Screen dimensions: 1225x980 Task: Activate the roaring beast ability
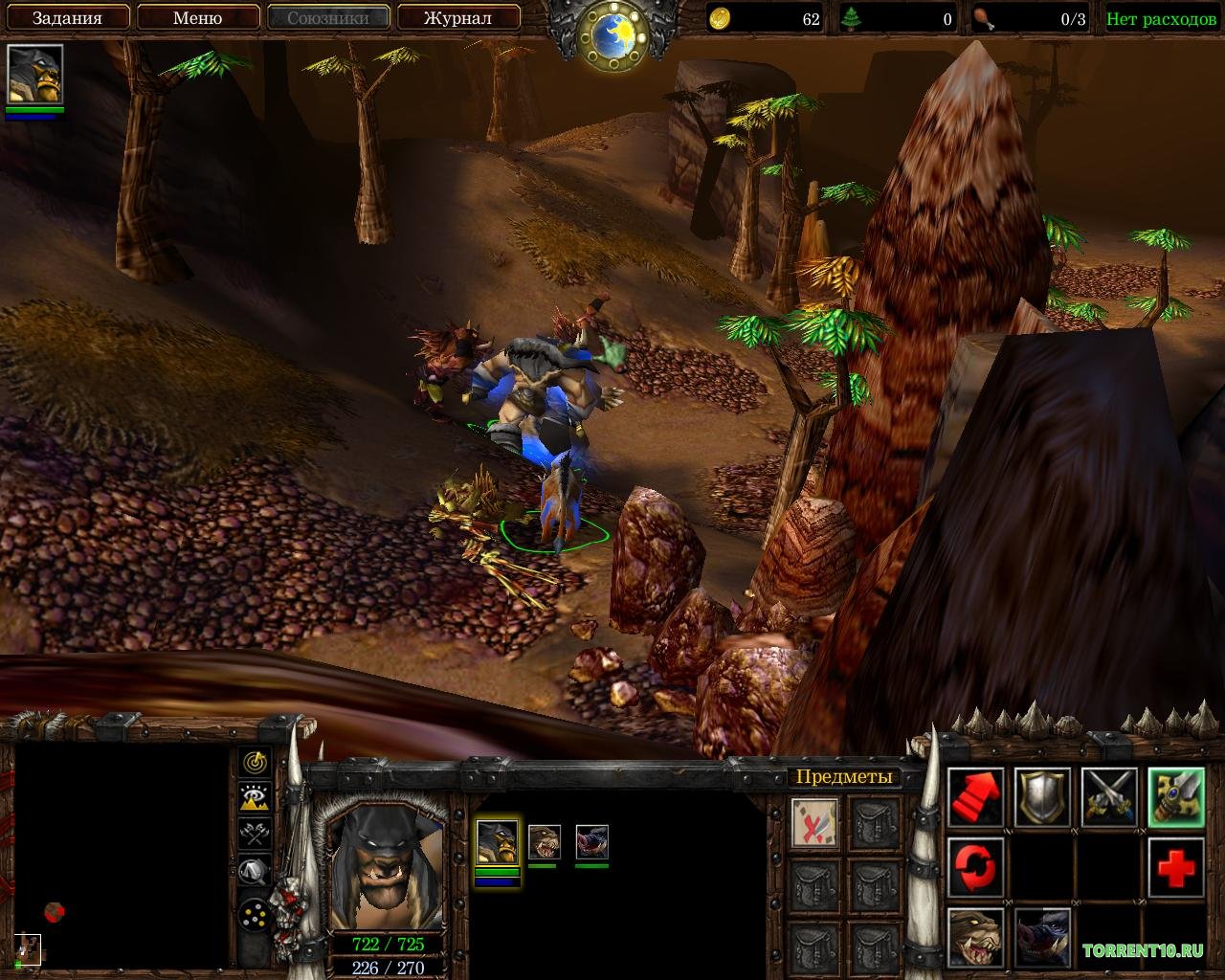(975, 936)
